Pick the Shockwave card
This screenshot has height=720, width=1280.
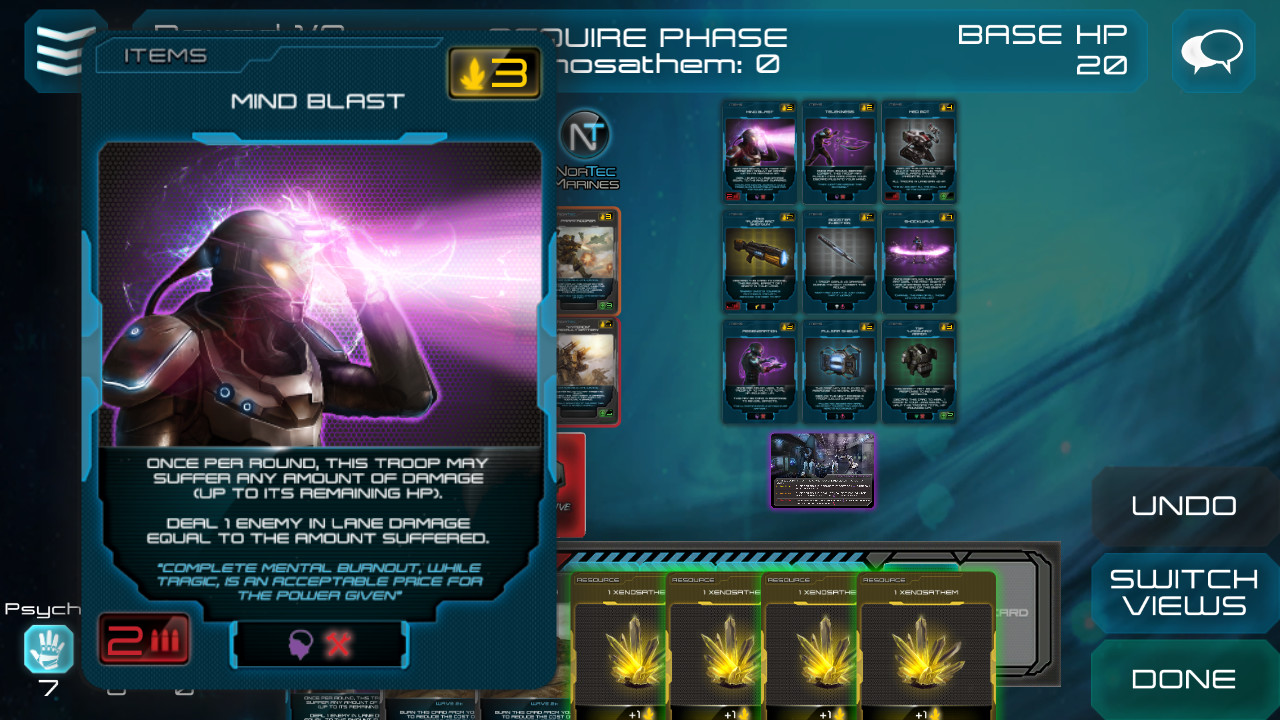(x=919, y=262)
